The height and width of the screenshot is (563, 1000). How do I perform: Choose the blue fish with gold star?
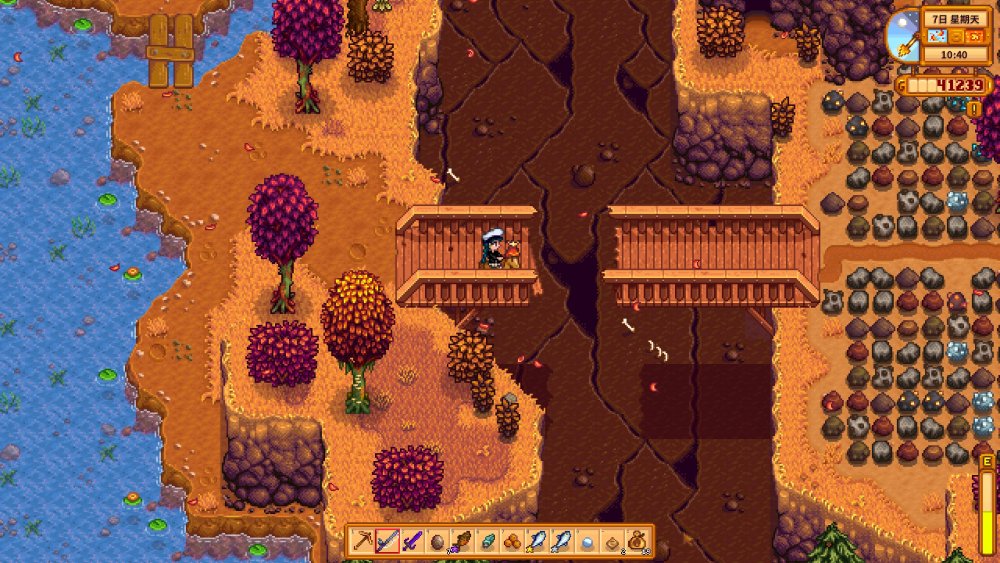[x=537, y=541]
